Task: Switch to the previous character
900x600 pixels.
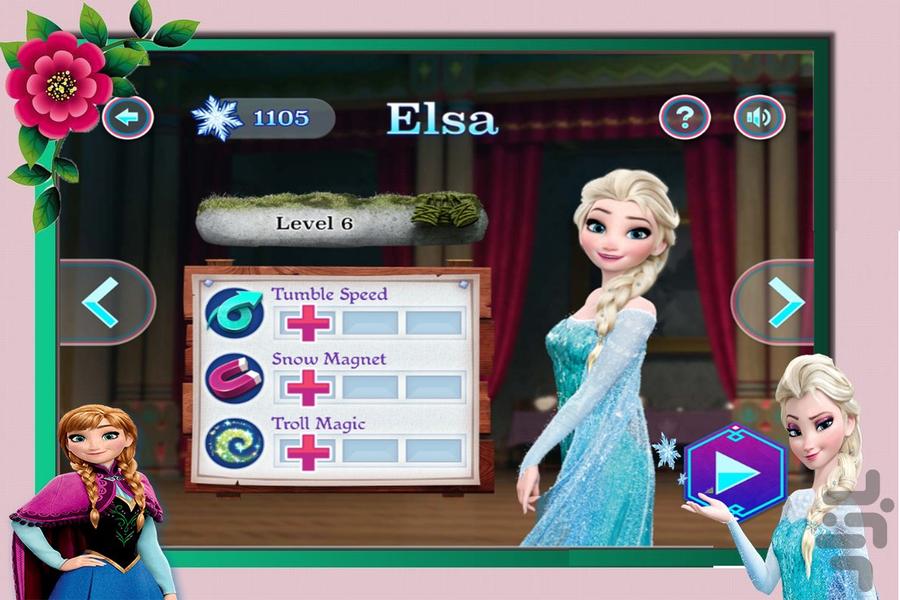Action: 103,302
